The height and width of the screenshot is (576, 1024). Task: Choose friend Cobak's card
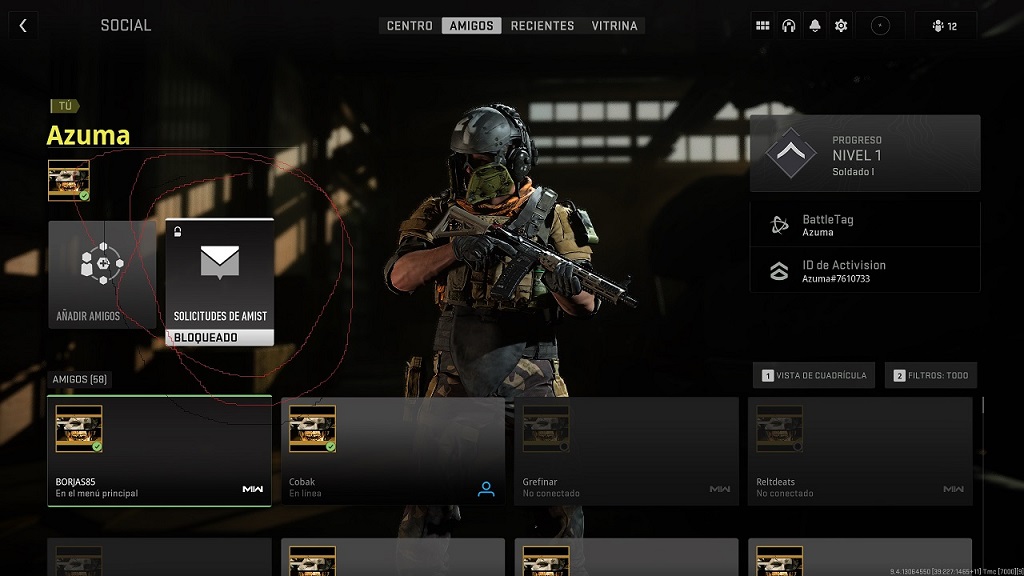click(x=393, y=451)
